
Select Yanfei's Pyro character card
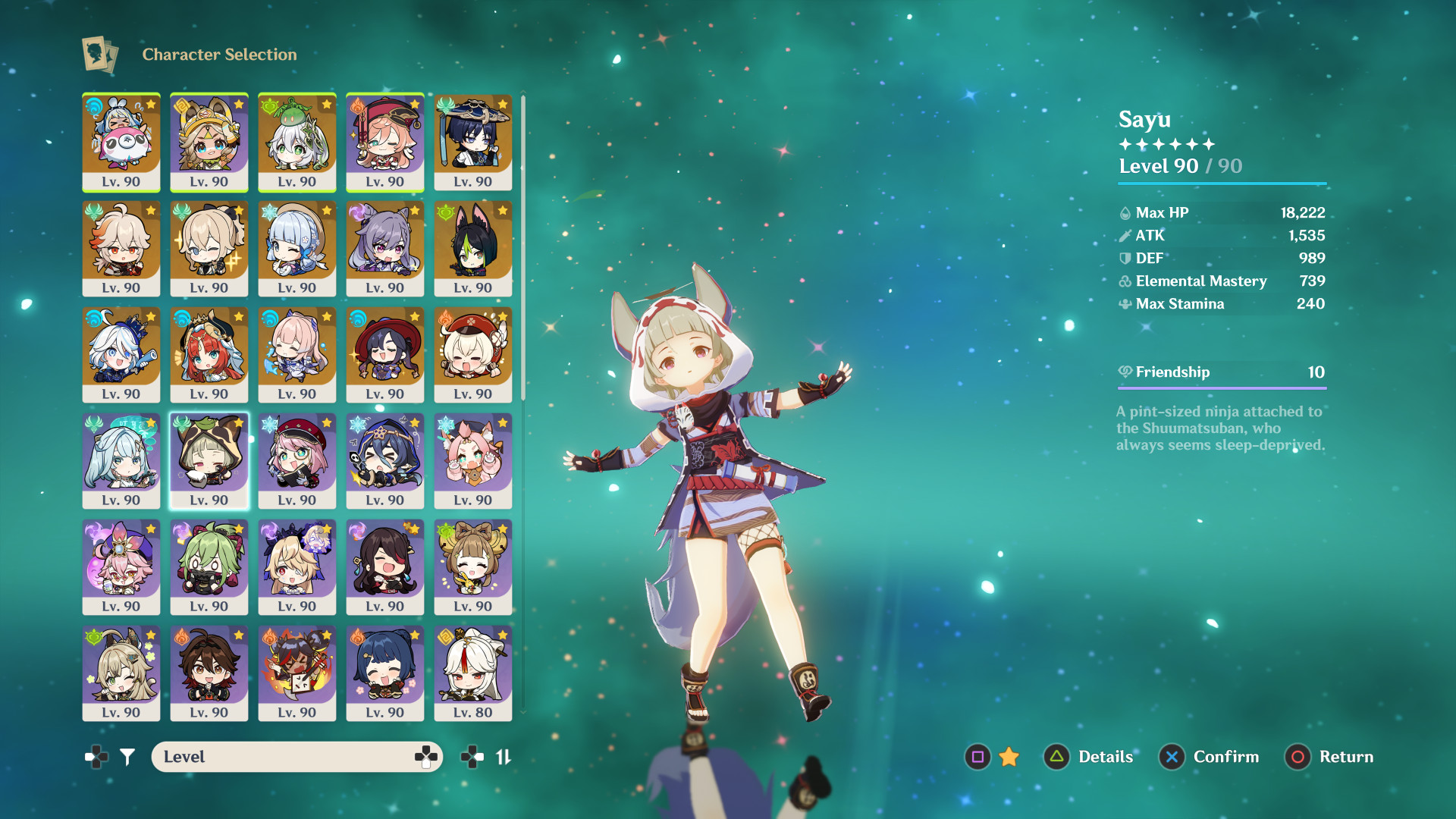coord(385,142)
